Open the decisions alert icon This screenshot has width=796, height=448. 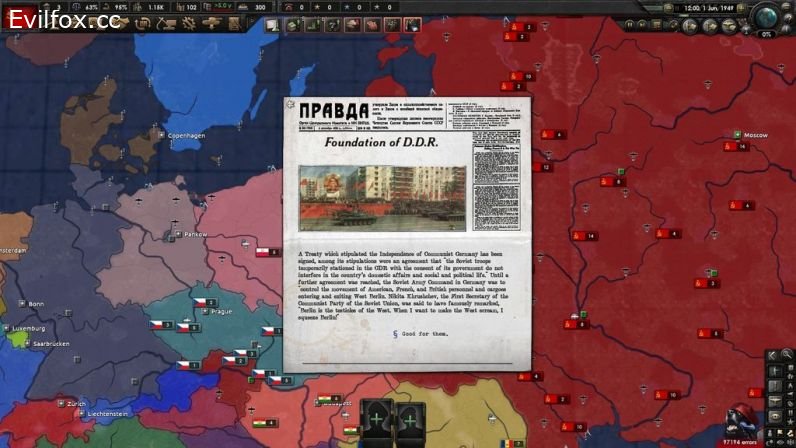[272, 23]
